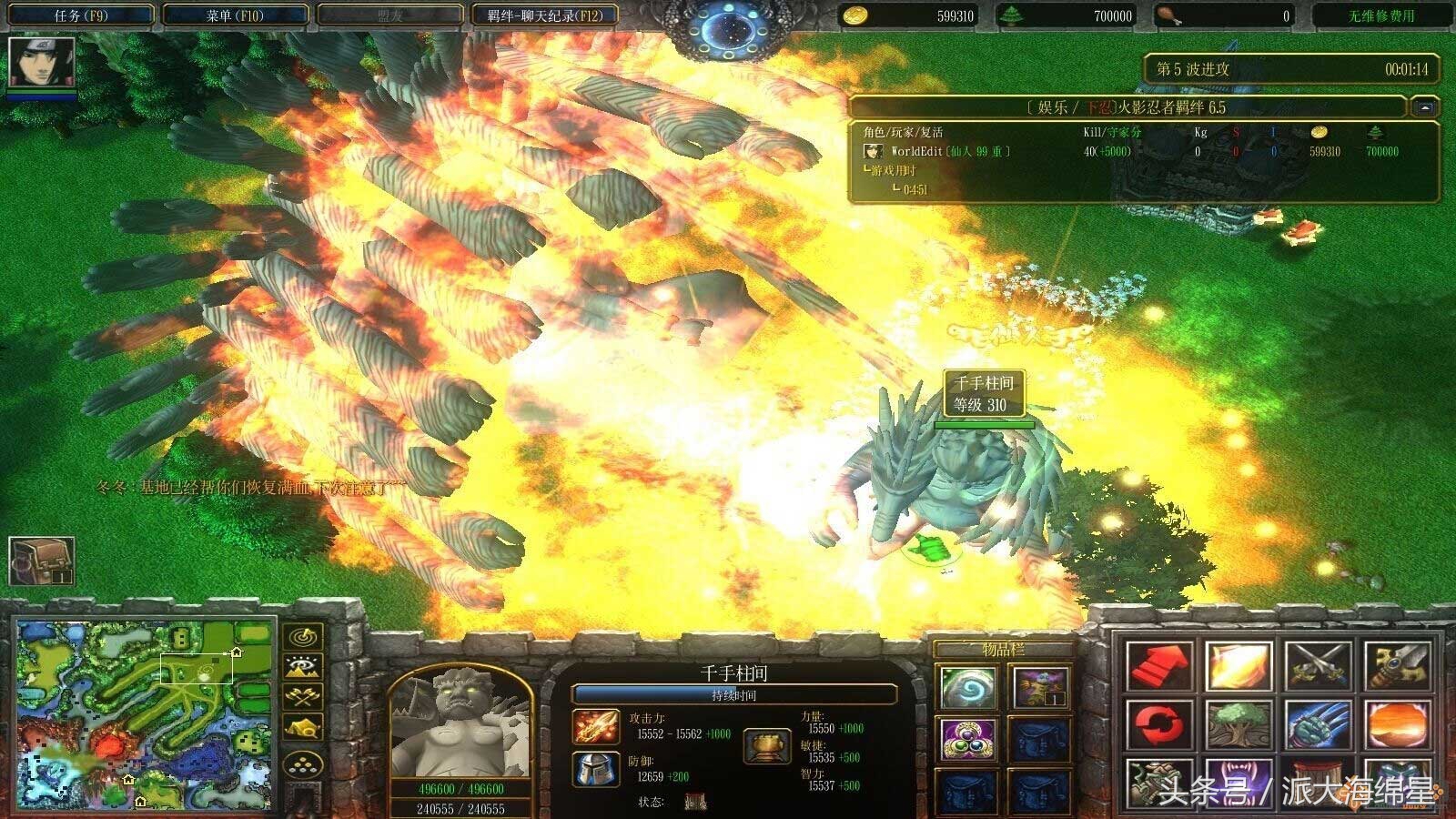Select the three-gem amulet inventory item

tap(967, 739)
